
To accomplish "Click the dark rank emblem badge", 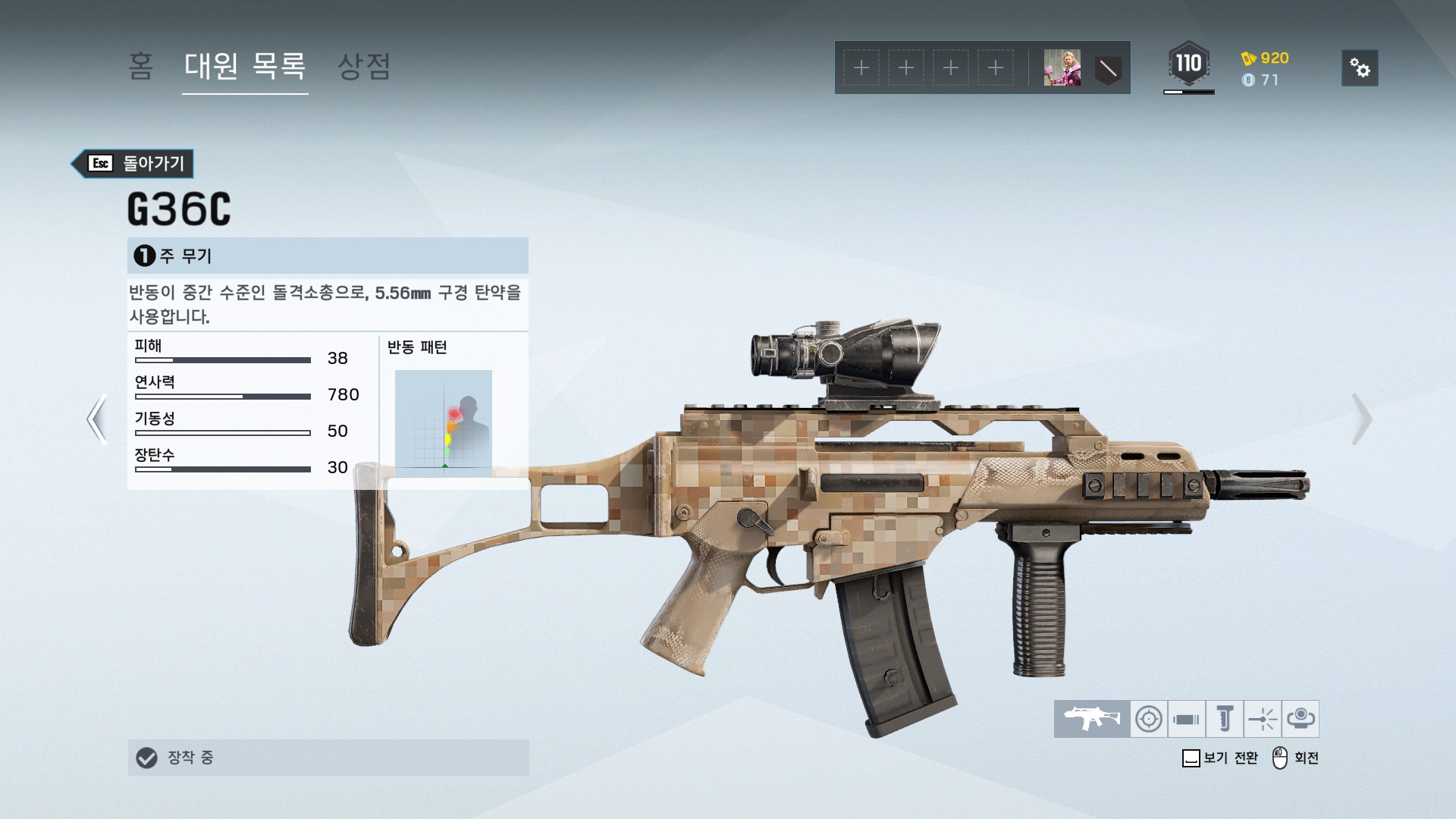I will (x=1108, y=68).
